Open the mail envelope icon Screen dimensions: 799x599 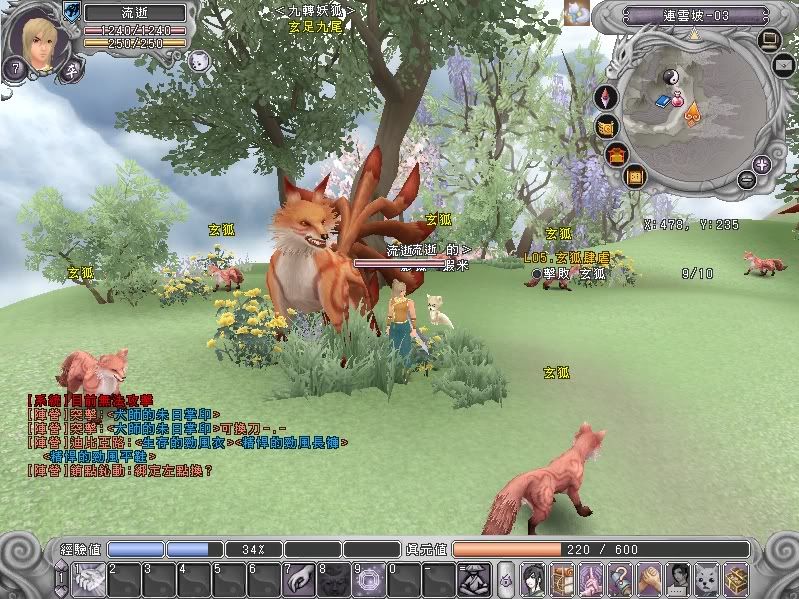click(x=785, y=65)
